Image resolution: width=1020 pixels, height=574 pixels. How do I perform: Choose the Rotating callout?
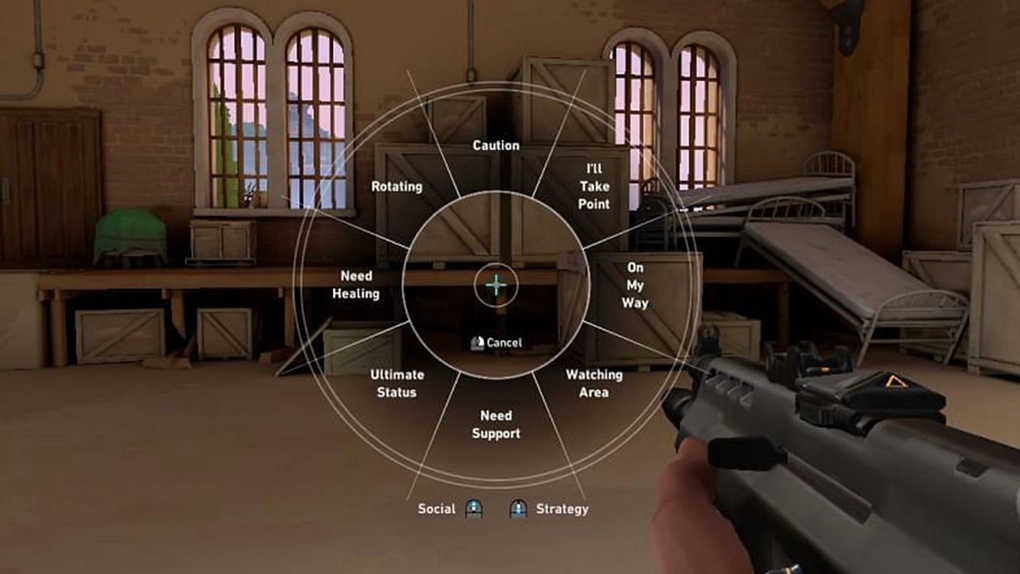click(x=397, y=187)
